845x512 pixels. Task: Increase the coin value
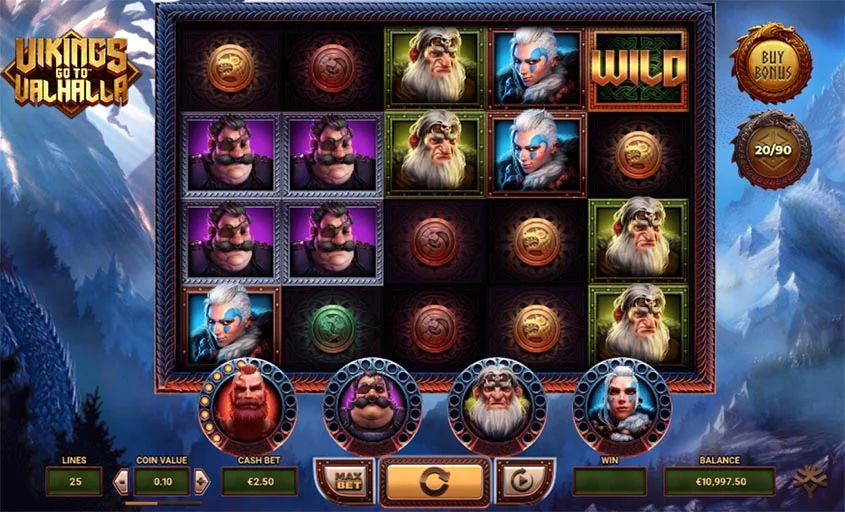201,482
